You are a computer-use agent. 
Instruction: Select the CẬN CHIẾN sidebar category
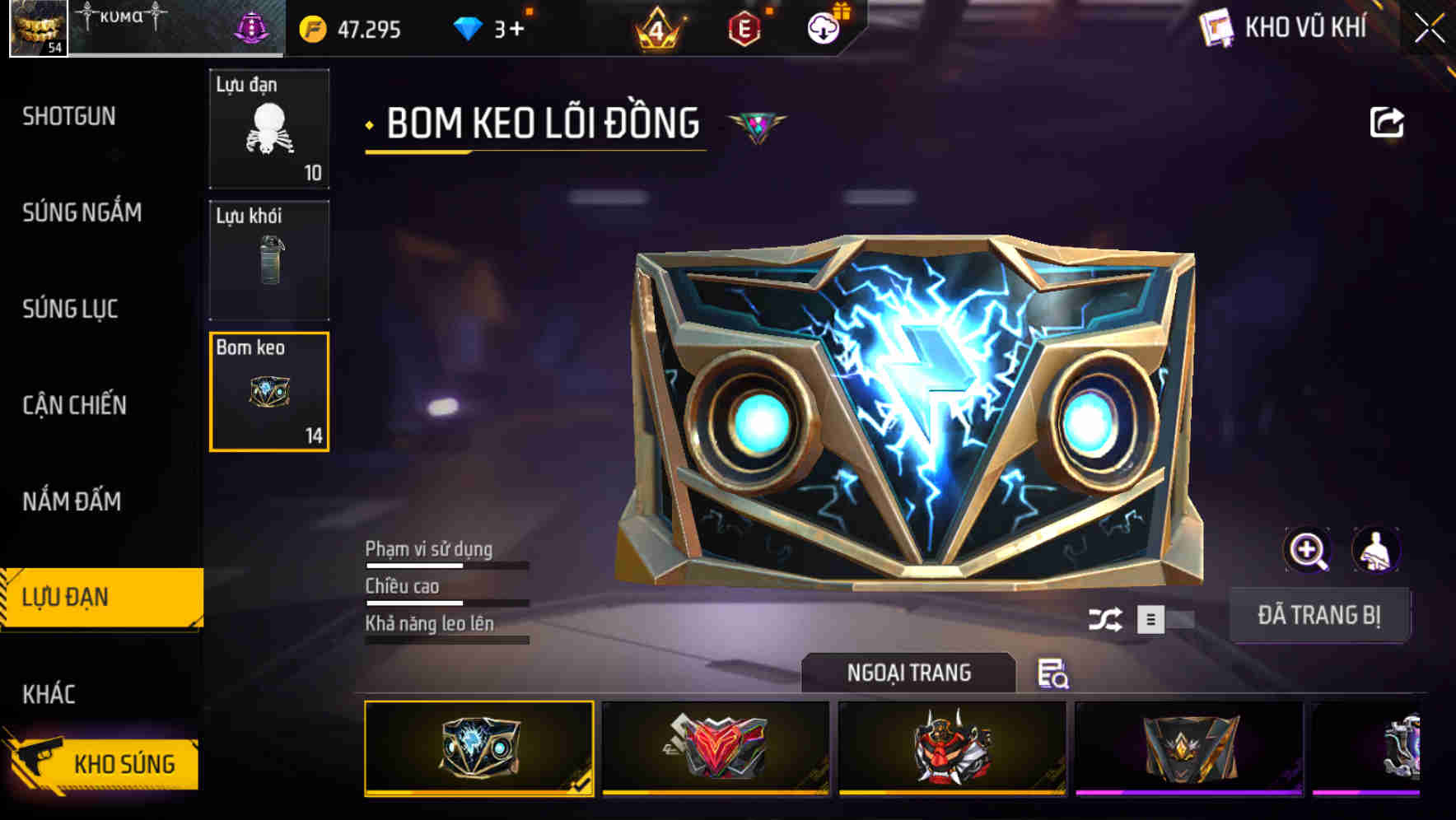(74, 405)
